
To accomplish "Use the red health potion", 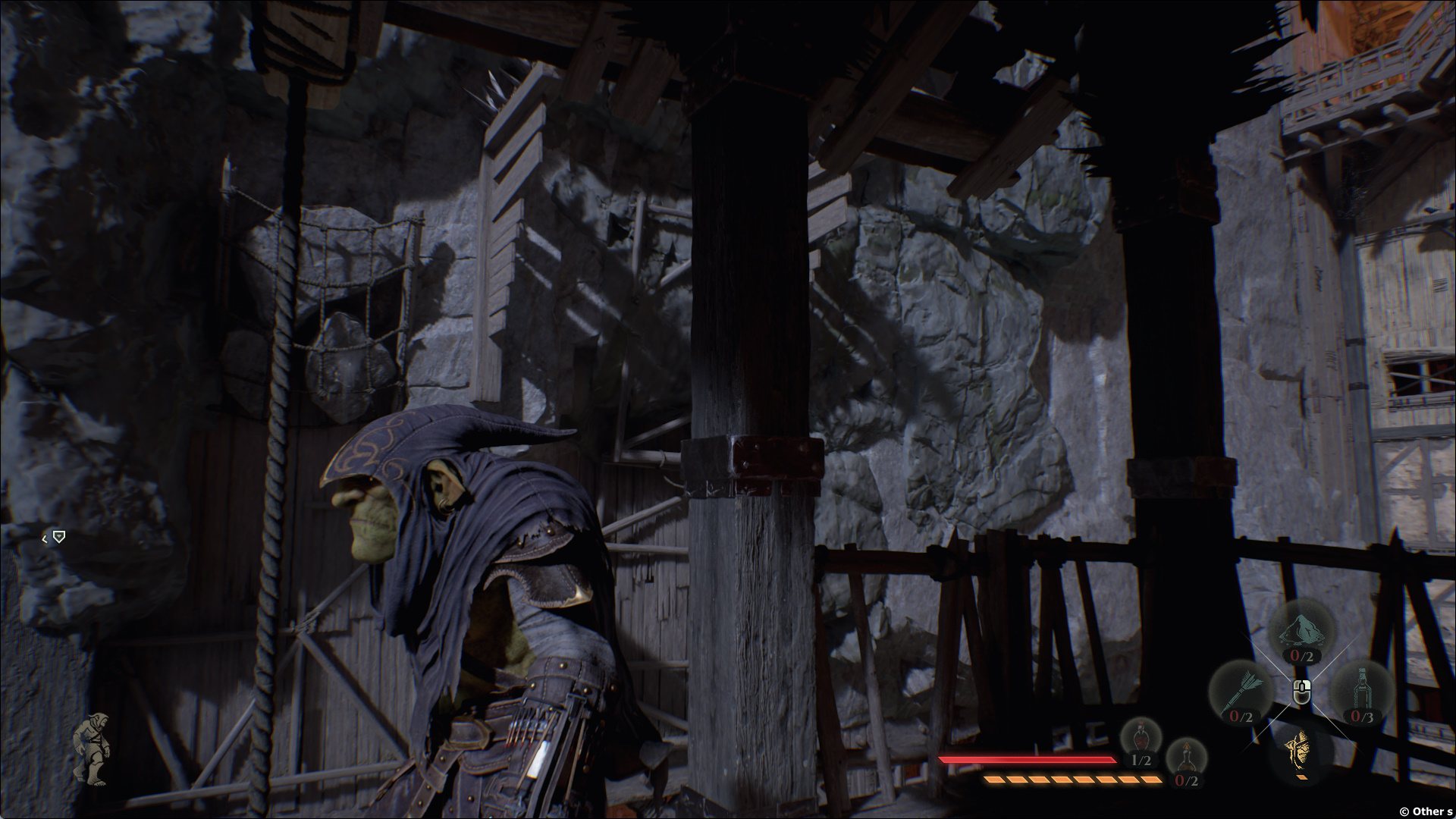I will coord(1141,741).
